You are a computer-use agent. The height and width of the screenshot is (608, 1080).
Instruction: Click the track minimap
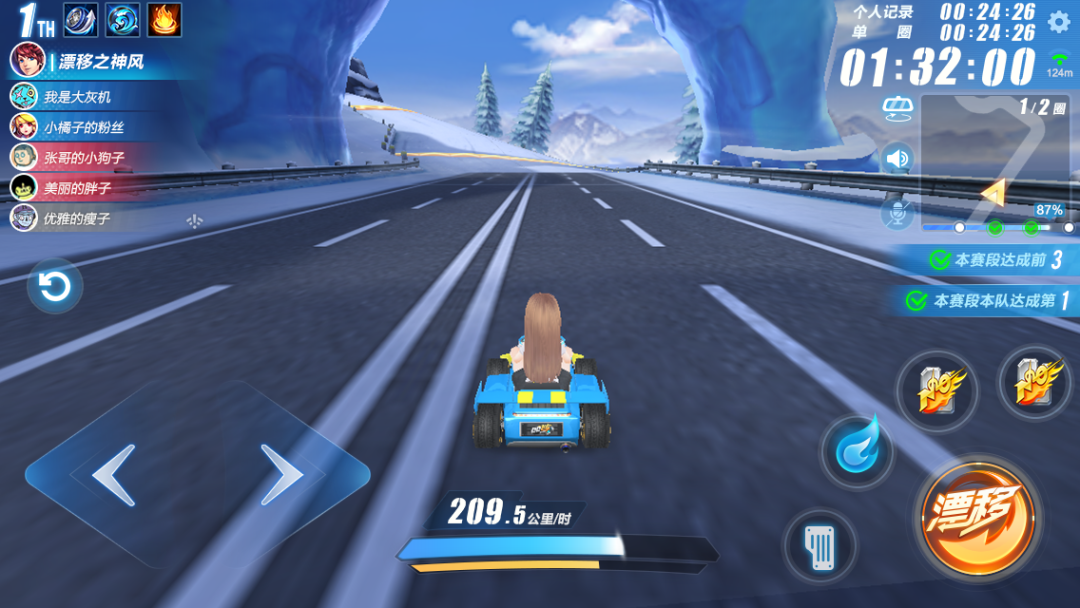click(996, 160)
